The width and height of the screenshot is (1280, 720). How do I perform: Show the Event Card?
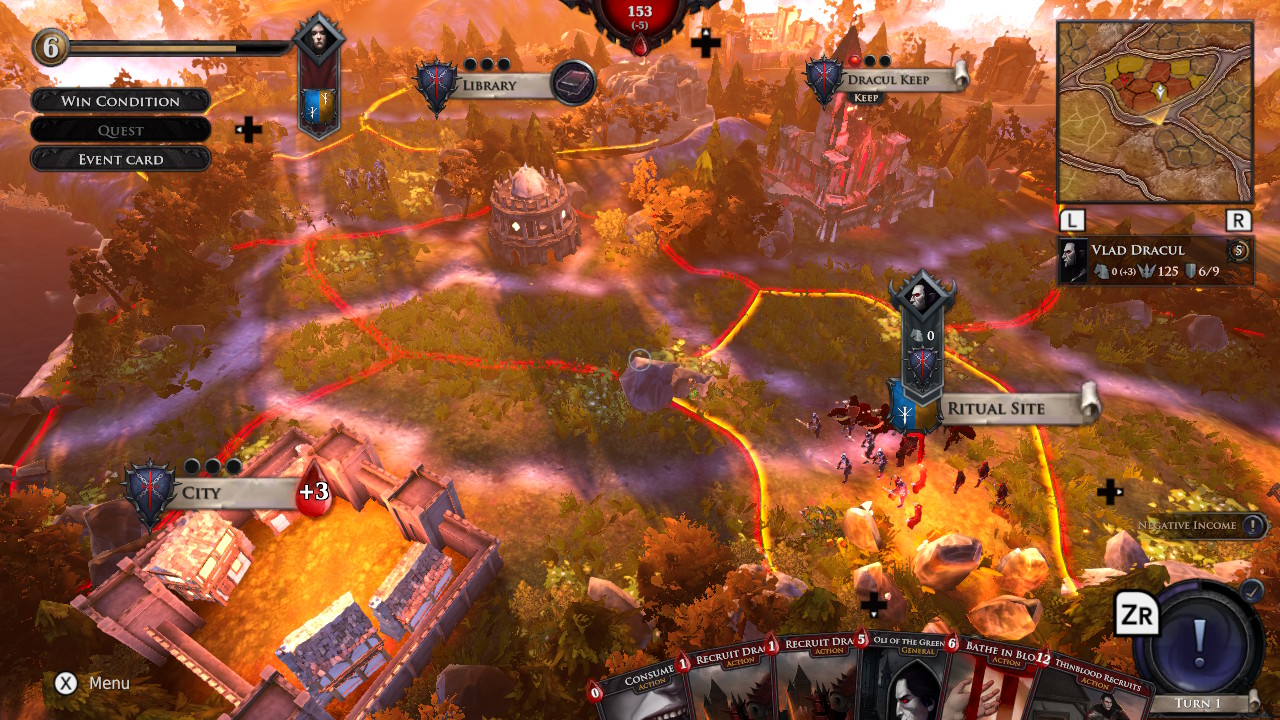121,159
